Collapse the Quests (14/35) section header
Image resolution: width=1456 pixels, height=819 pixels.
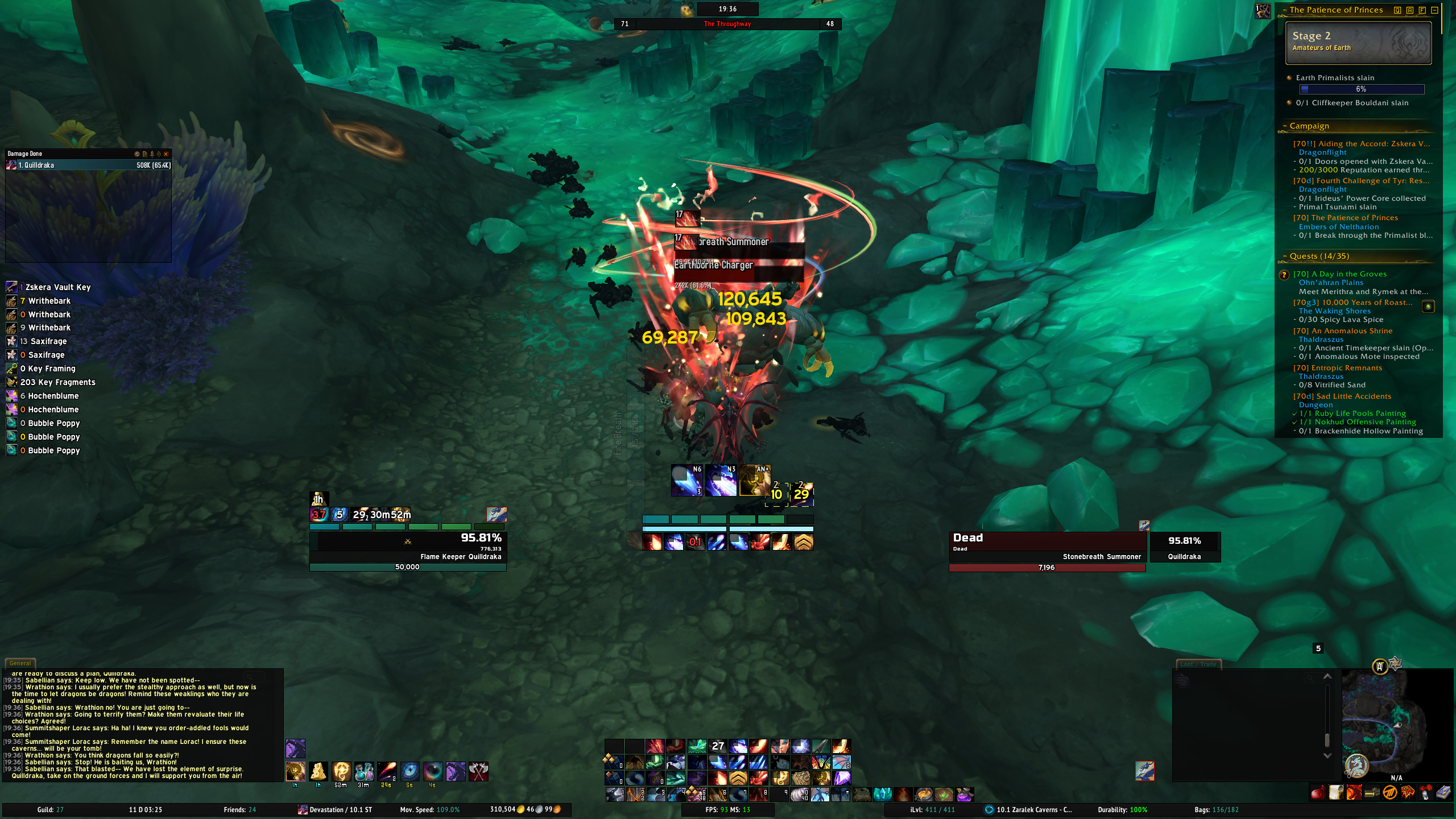pos(1318,256)
